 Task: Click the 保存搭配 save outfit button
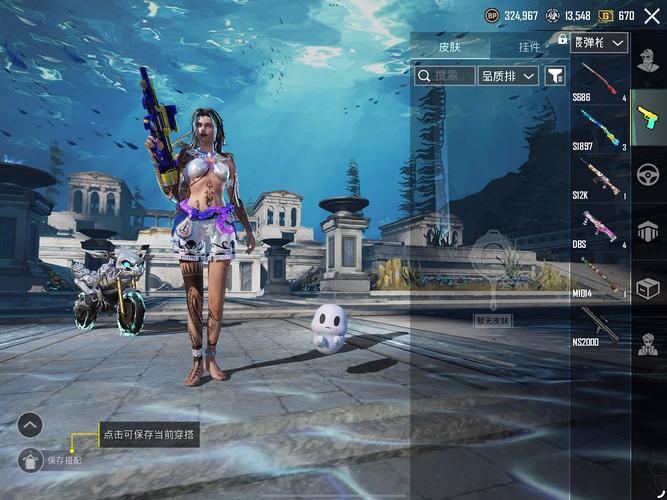point(31,460)
